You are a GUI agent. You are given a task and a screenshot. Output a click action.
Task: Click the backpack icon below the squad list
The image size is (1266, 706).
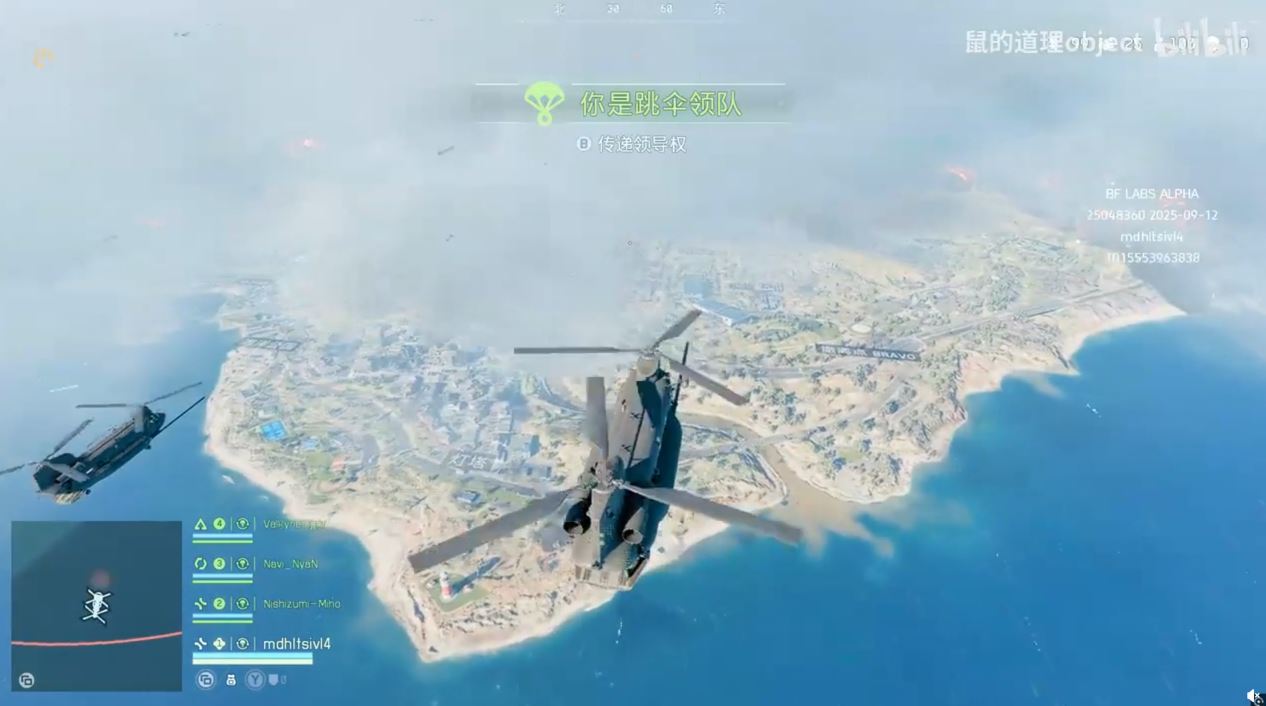[x=231, y=680]
